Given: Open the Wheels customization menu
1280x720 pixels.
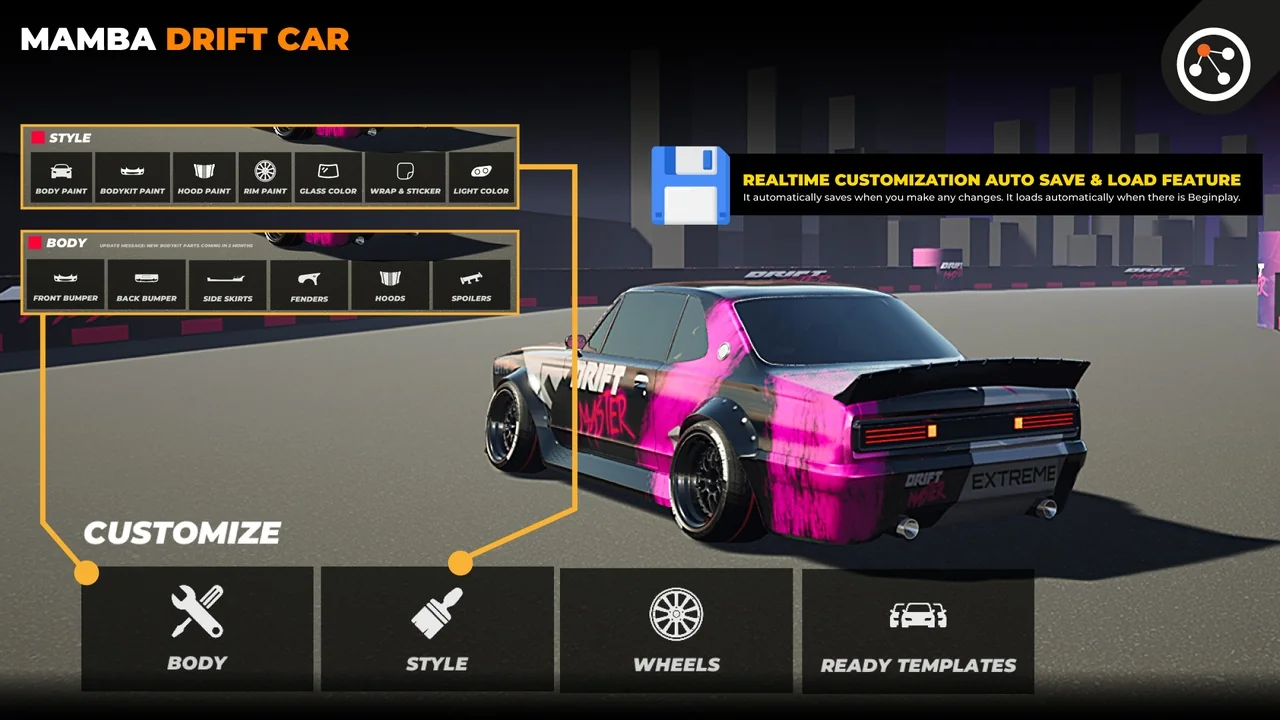Looking at the screenshot, I should pyautogui.click(x=676, y=630).
